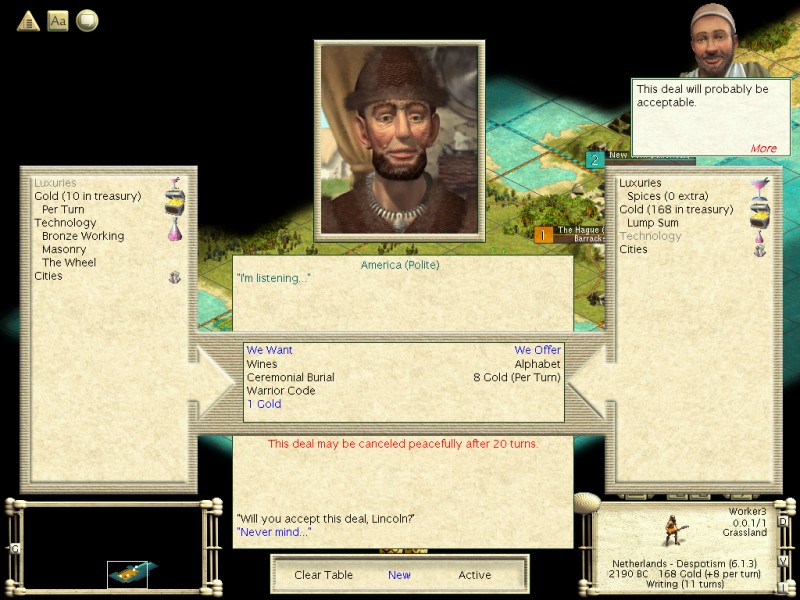
Task: Select the New deals button
Action: click(399, 575)
